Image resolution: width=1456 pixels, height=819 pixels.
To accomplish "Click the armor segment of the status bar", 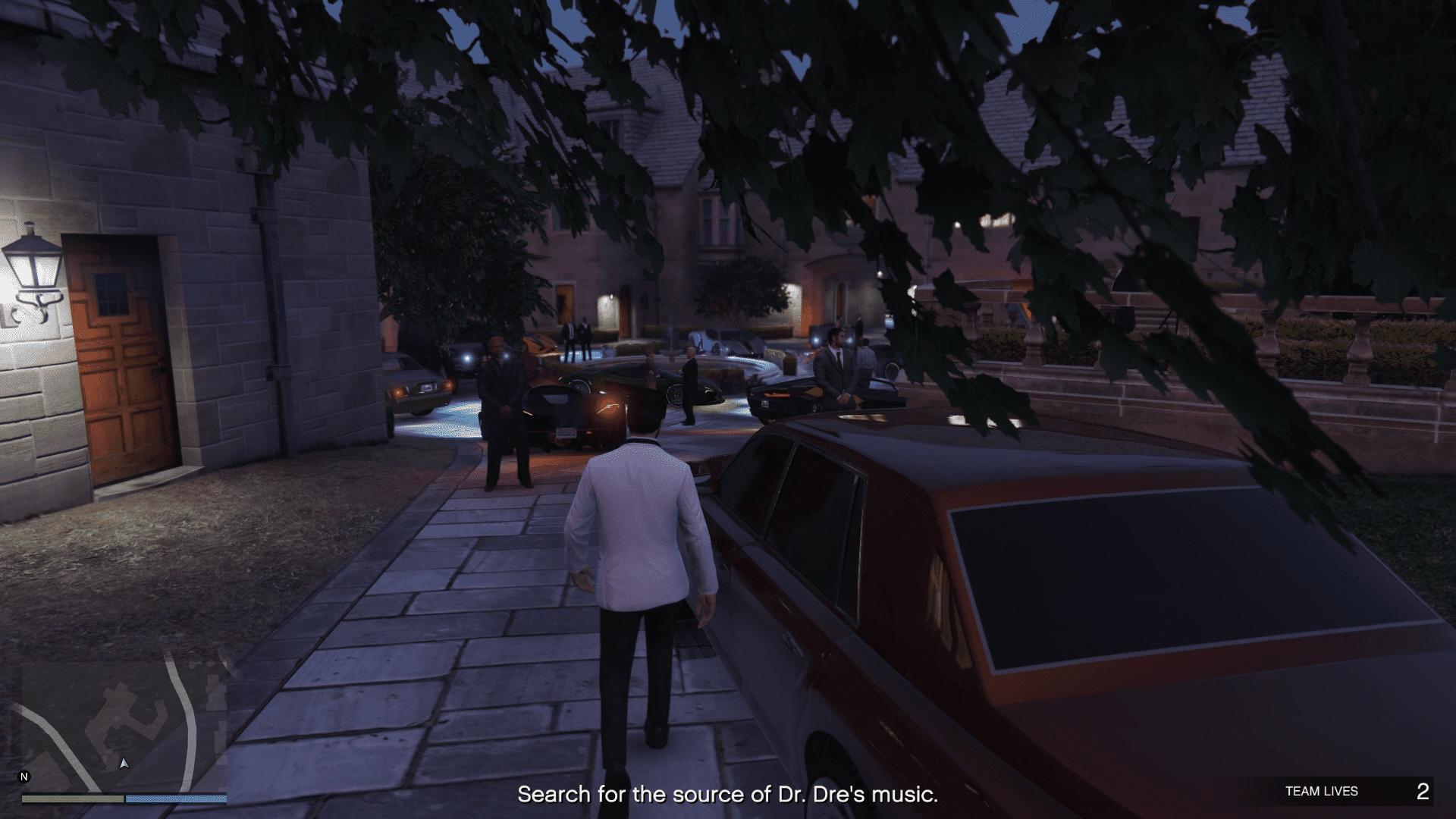I will 174,799.
